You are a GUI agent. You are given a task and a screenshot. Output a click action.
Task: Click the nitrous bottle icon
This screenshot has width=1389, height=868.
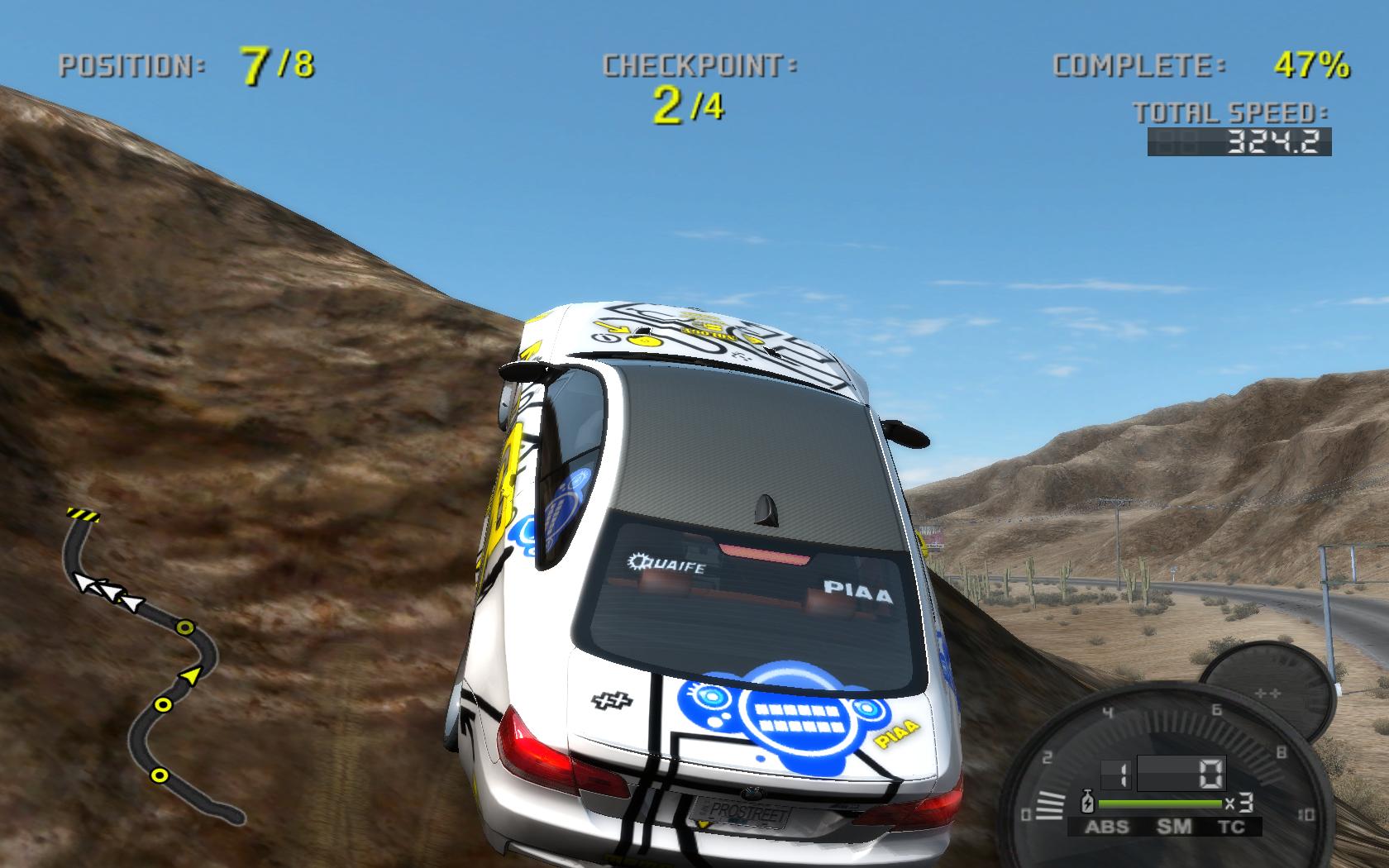1088,801
